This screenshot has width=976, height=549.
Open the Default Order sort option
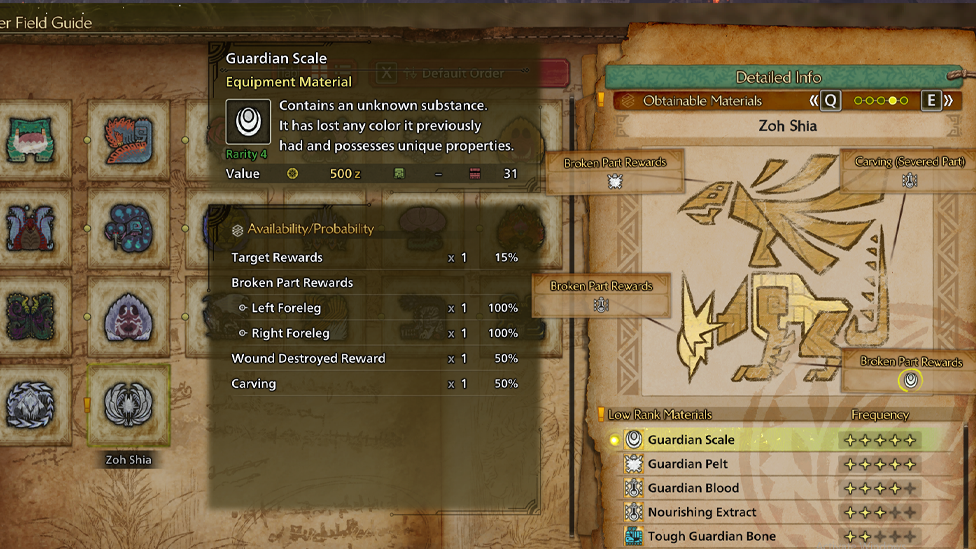(460, 73)
